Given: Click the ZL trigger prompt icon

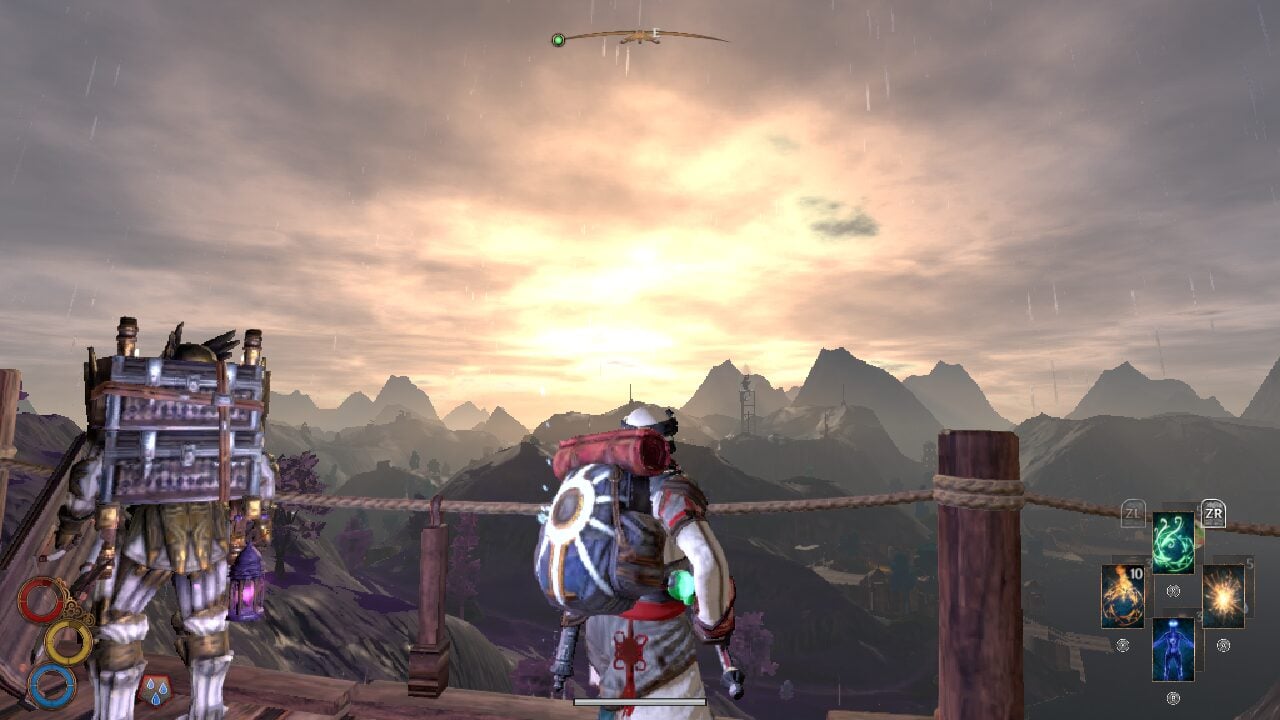Looking at the screenshot, I should click(x=1133, y=512).
